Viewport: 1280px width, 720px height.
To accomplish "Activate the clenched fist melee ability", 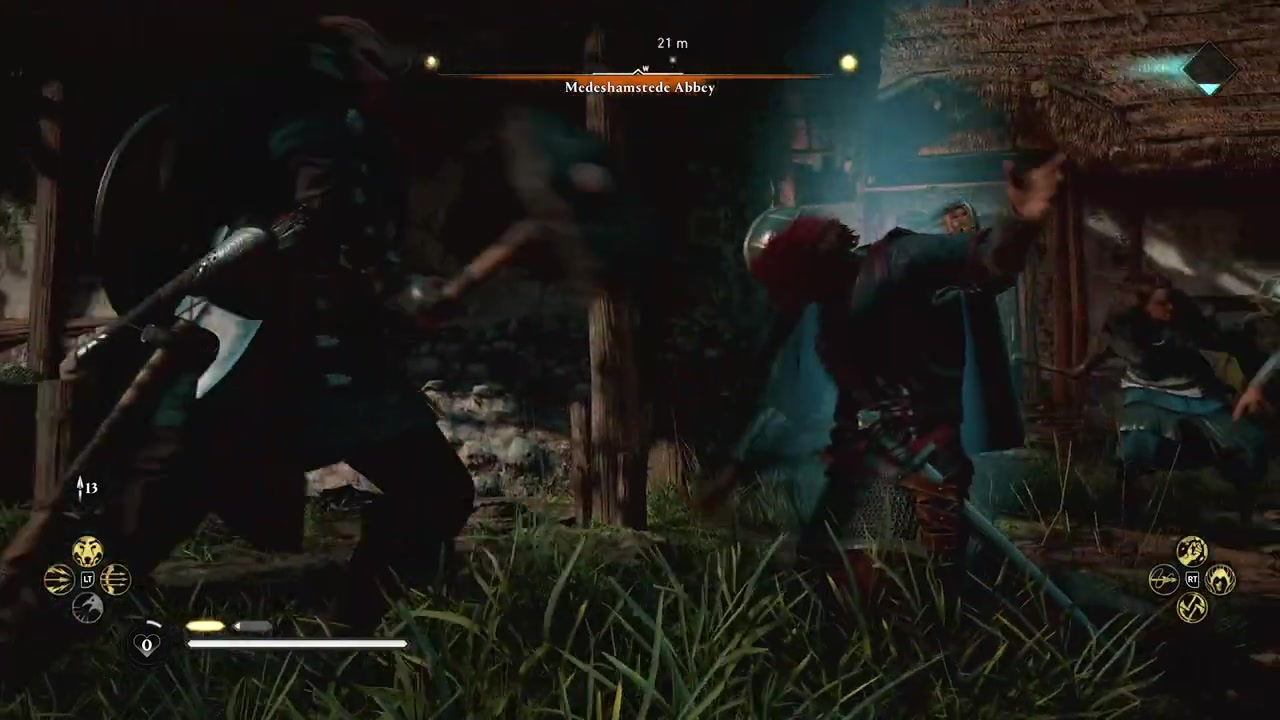I will pyautogui.click(x=1191, y=551).
